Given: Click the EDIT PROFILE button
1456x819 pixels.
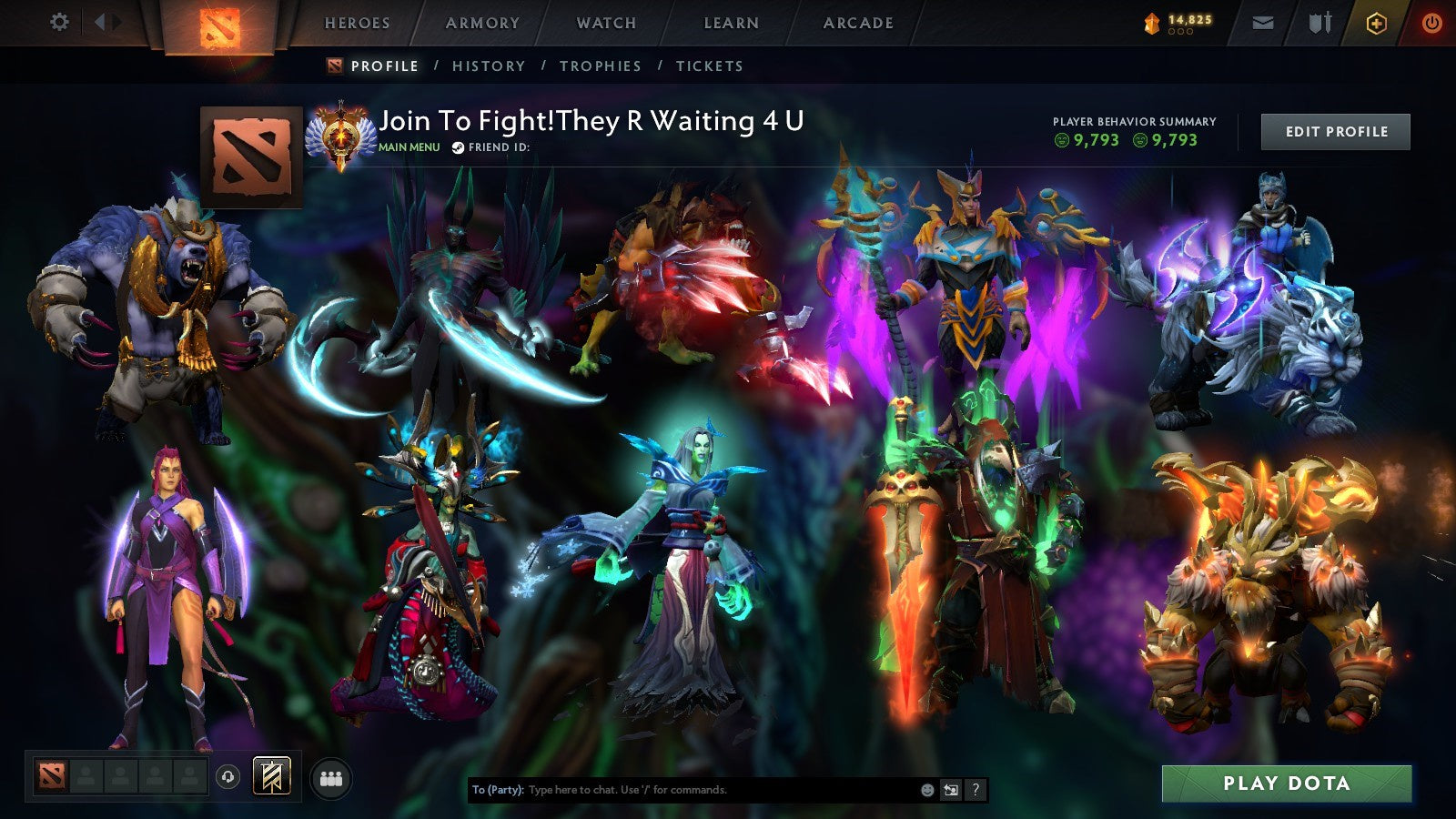Looking at the screenshot, I should click(1334, 131).
